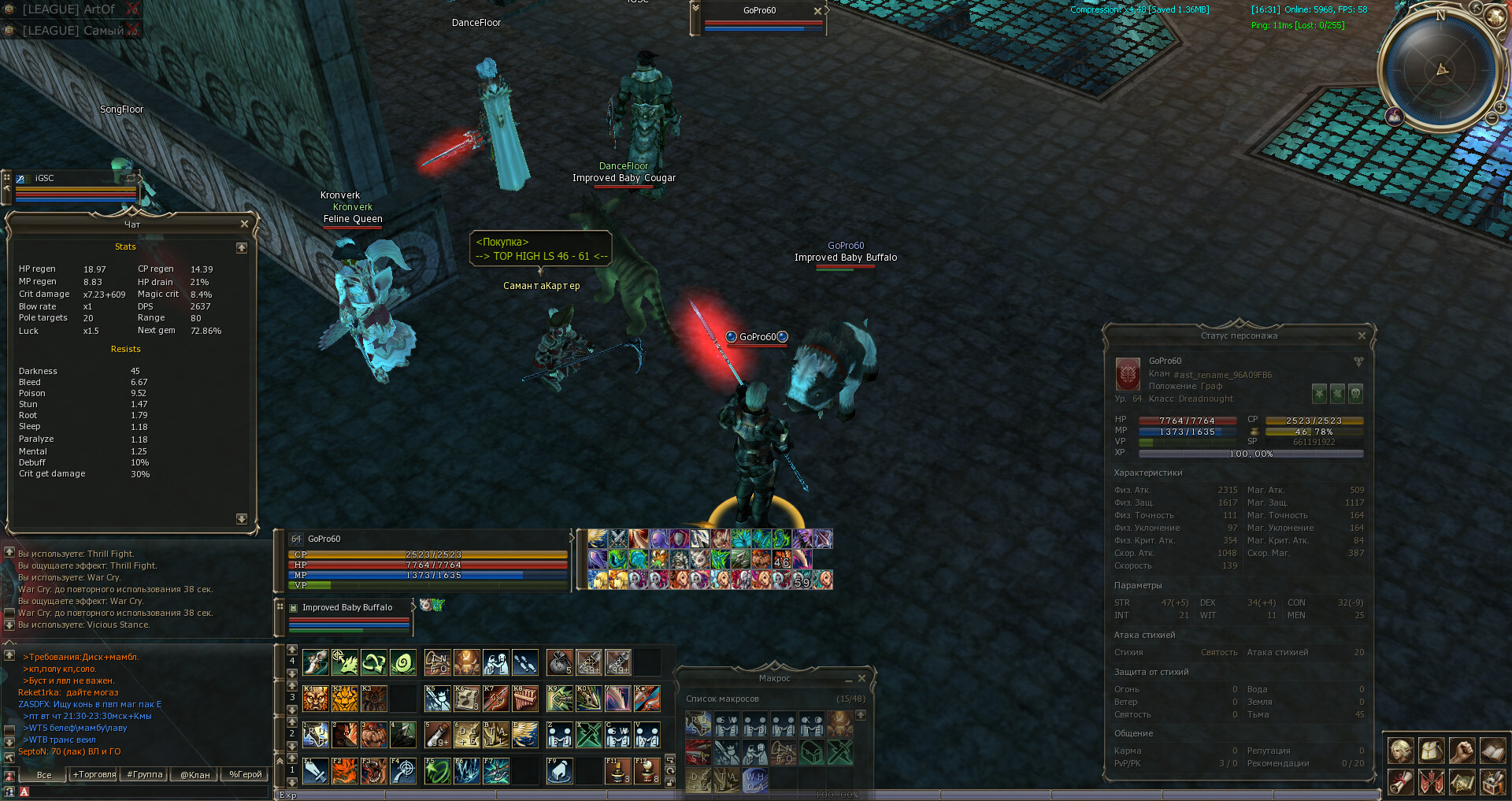Close the Статус персонажа window
1512x801 pixels.
[1362, 336]
